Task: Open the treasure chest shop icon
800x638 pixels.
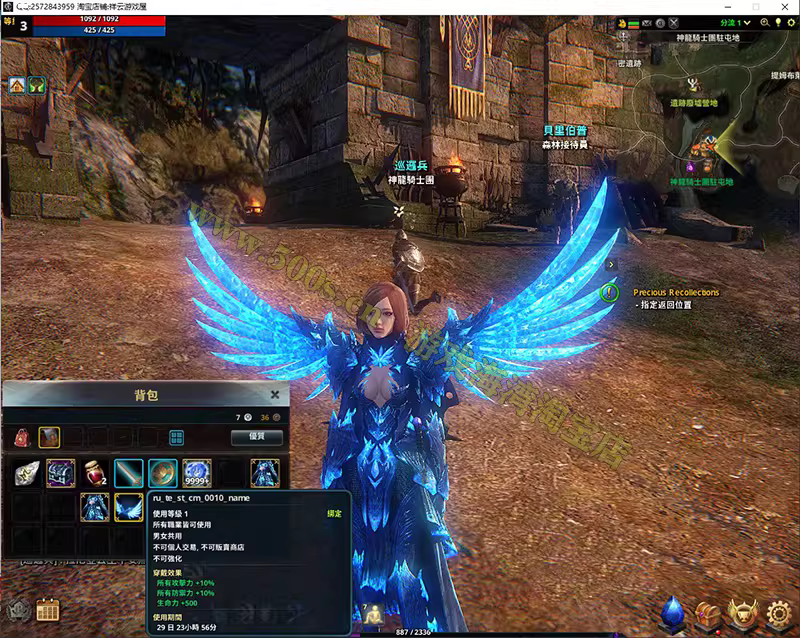Action: (709, 611)
